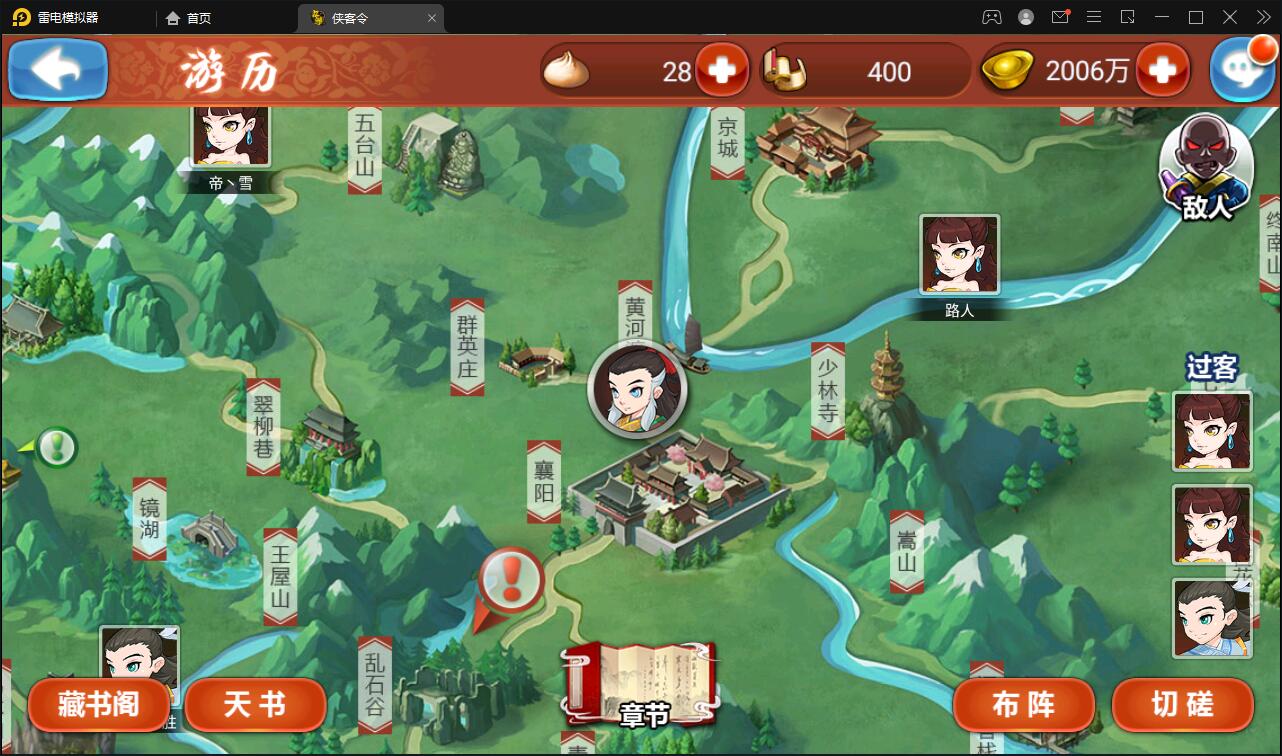The width and height of the screenshot is (1282, 756).
Task: Open the mail icon with red notification dot
Action: [1060, 17]
